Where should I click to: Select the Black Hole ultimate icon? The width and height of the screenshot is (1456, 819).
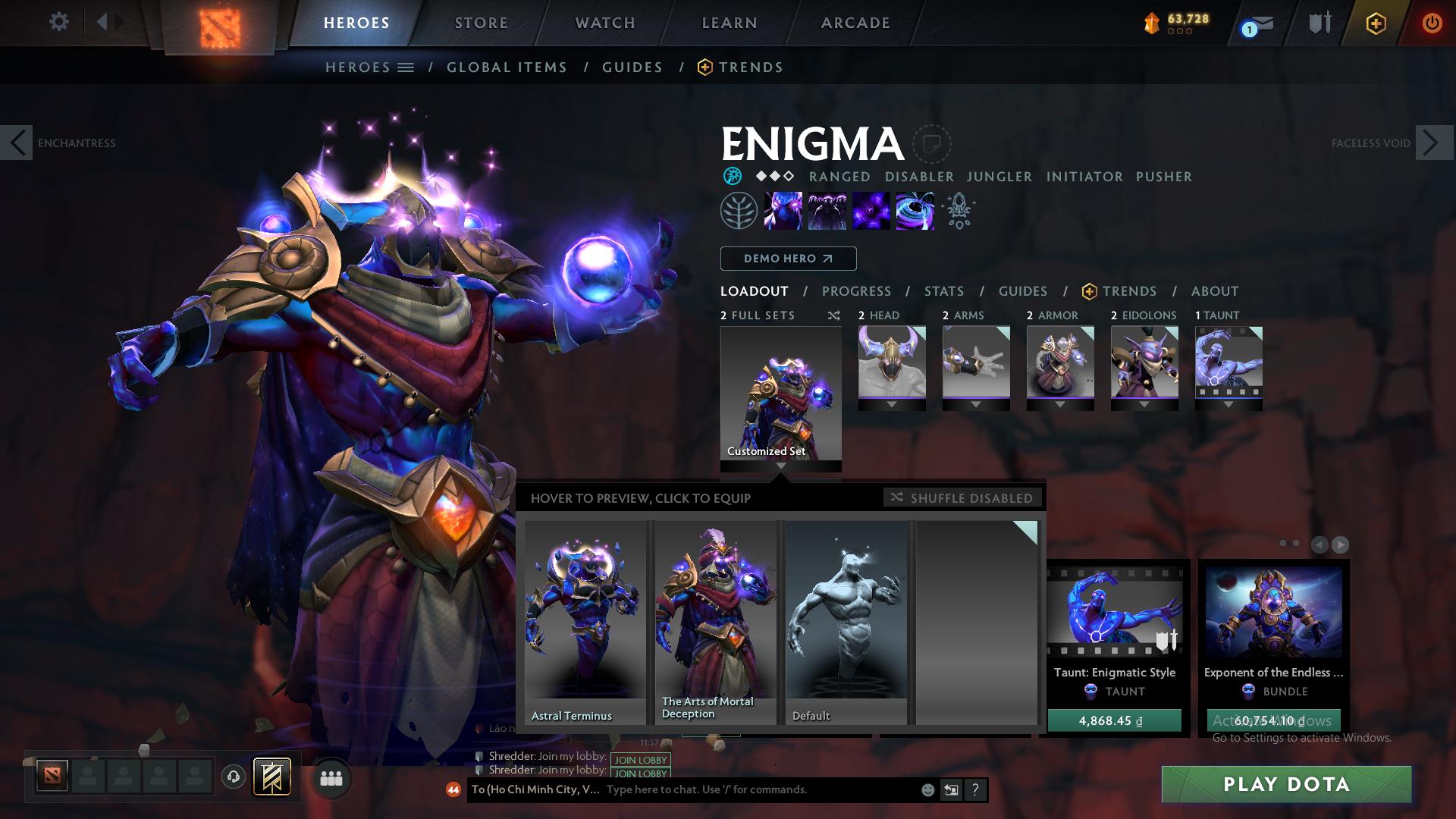[914, 211]
